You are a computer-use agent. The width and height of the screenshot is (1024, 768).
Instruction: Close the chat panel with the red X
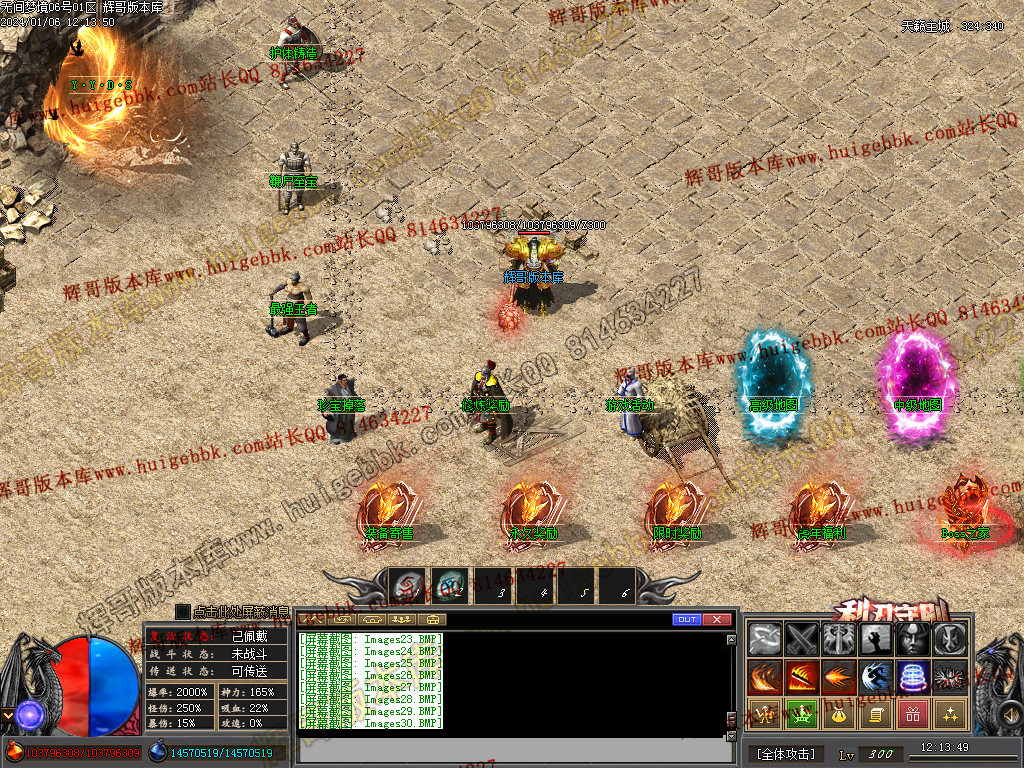pyautogui.click(x=717, y=620)
